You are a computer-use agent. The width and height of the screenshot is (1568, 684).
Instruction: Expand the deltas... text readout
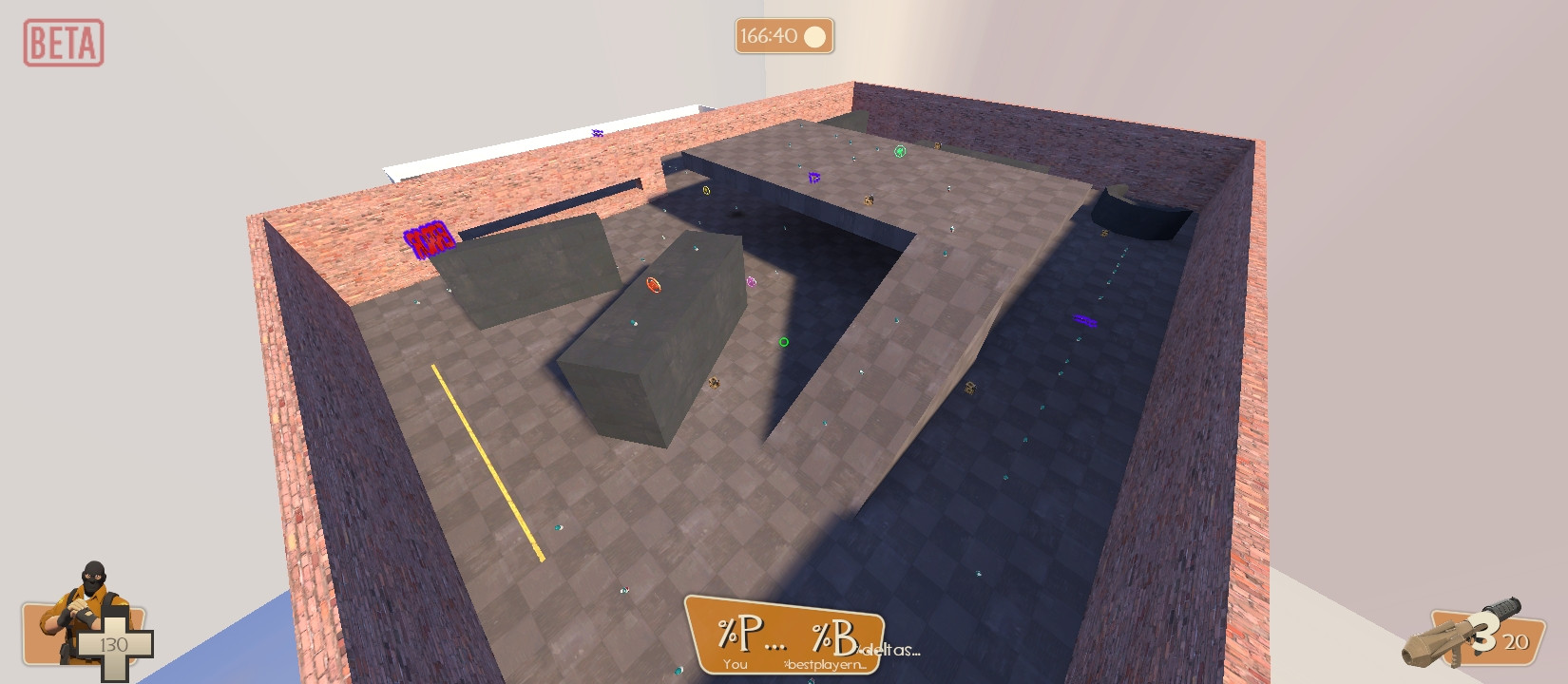tap(889, 651)
